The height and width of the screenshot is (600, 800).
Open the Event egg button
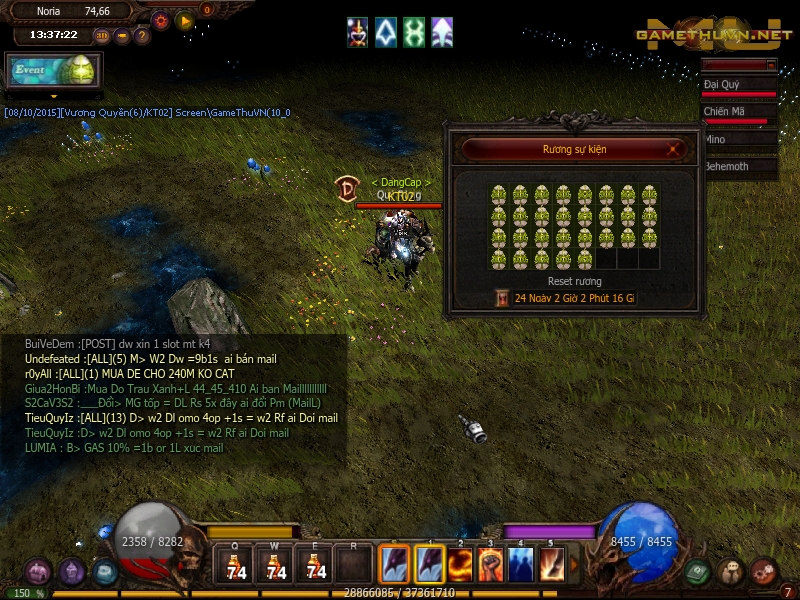[53, 70]
